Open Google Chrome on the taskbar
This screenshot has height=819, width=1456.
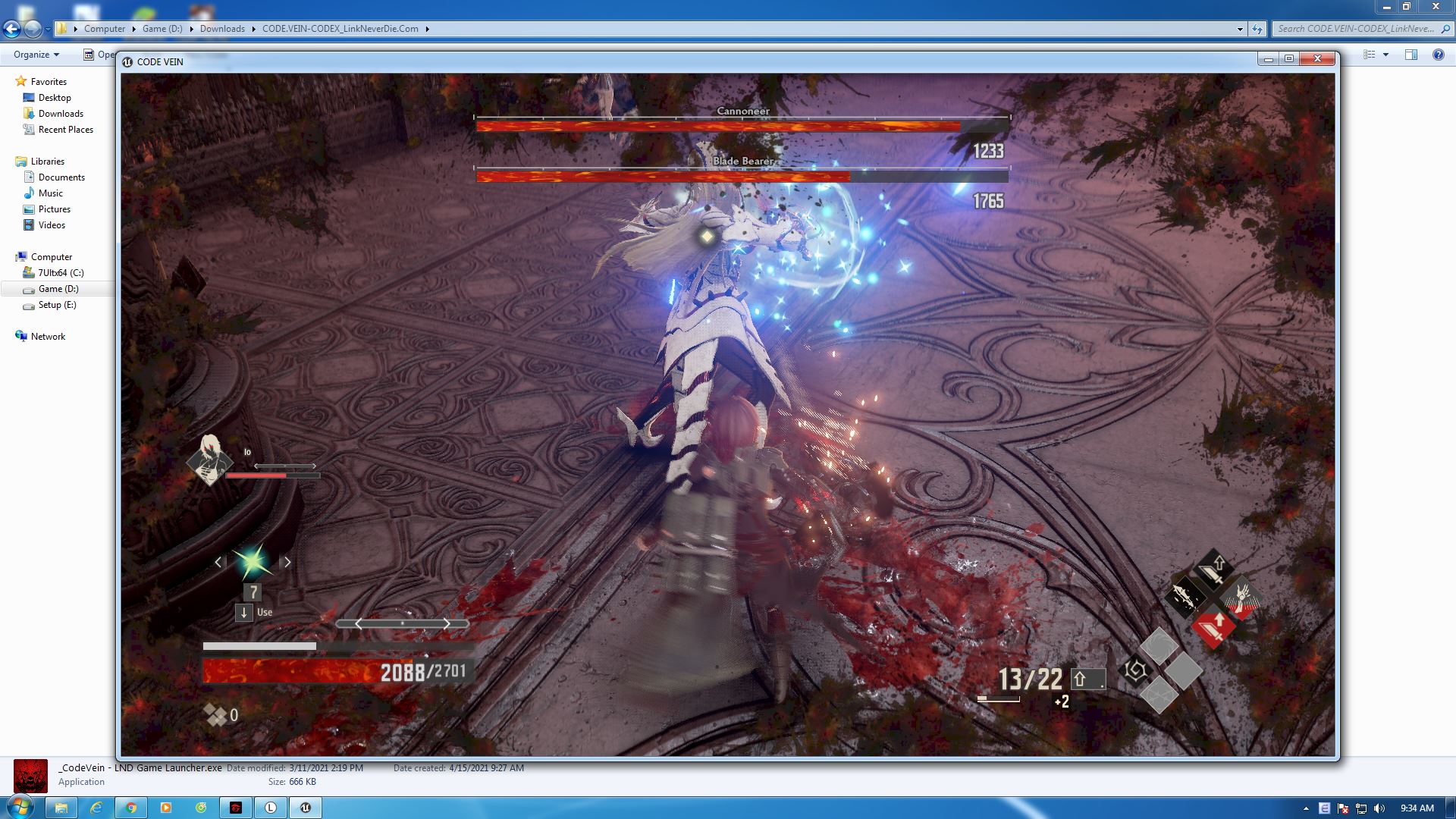coord(130,808)
